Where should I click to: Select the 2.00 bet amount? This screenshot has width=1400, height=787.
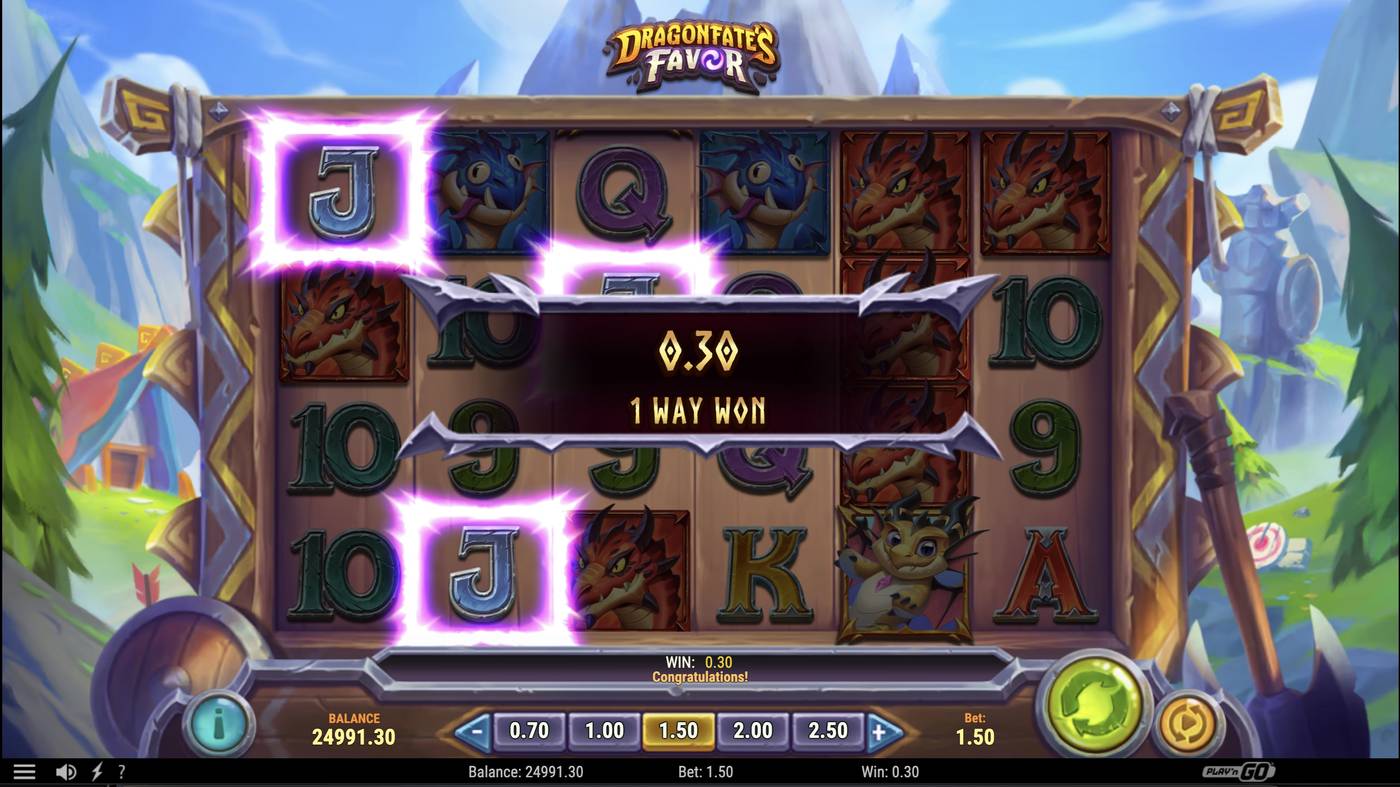753,731
